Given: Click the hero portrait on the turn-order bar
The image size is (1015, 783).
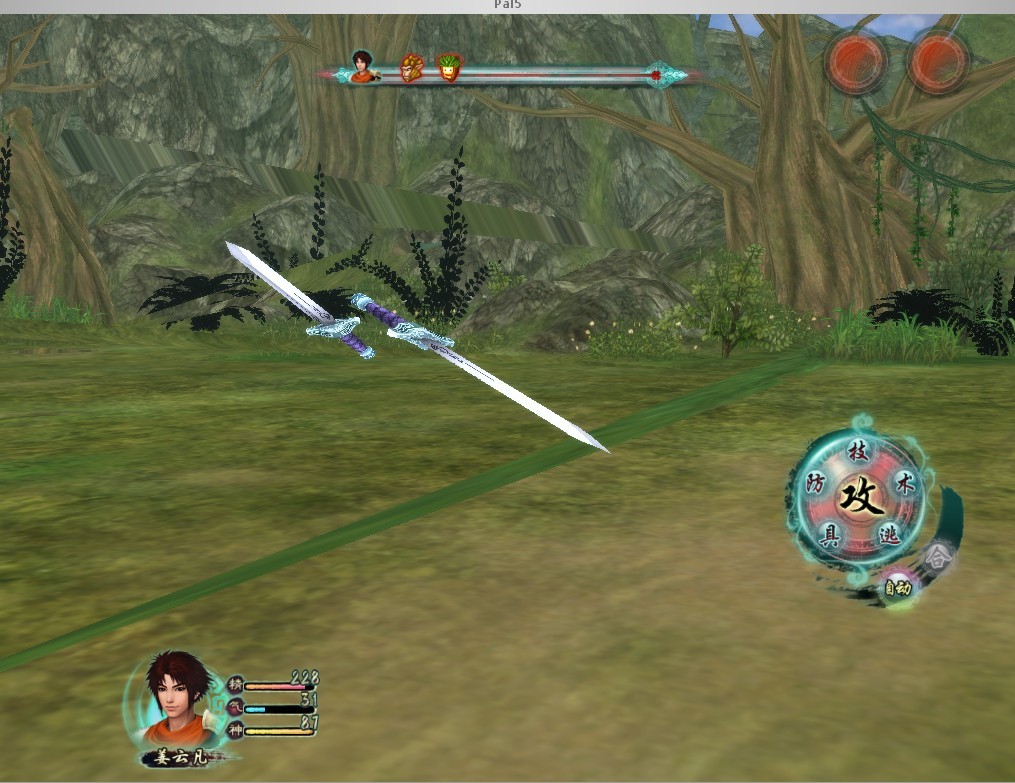Looking at the screenshot, I should (x=361, y=66).
